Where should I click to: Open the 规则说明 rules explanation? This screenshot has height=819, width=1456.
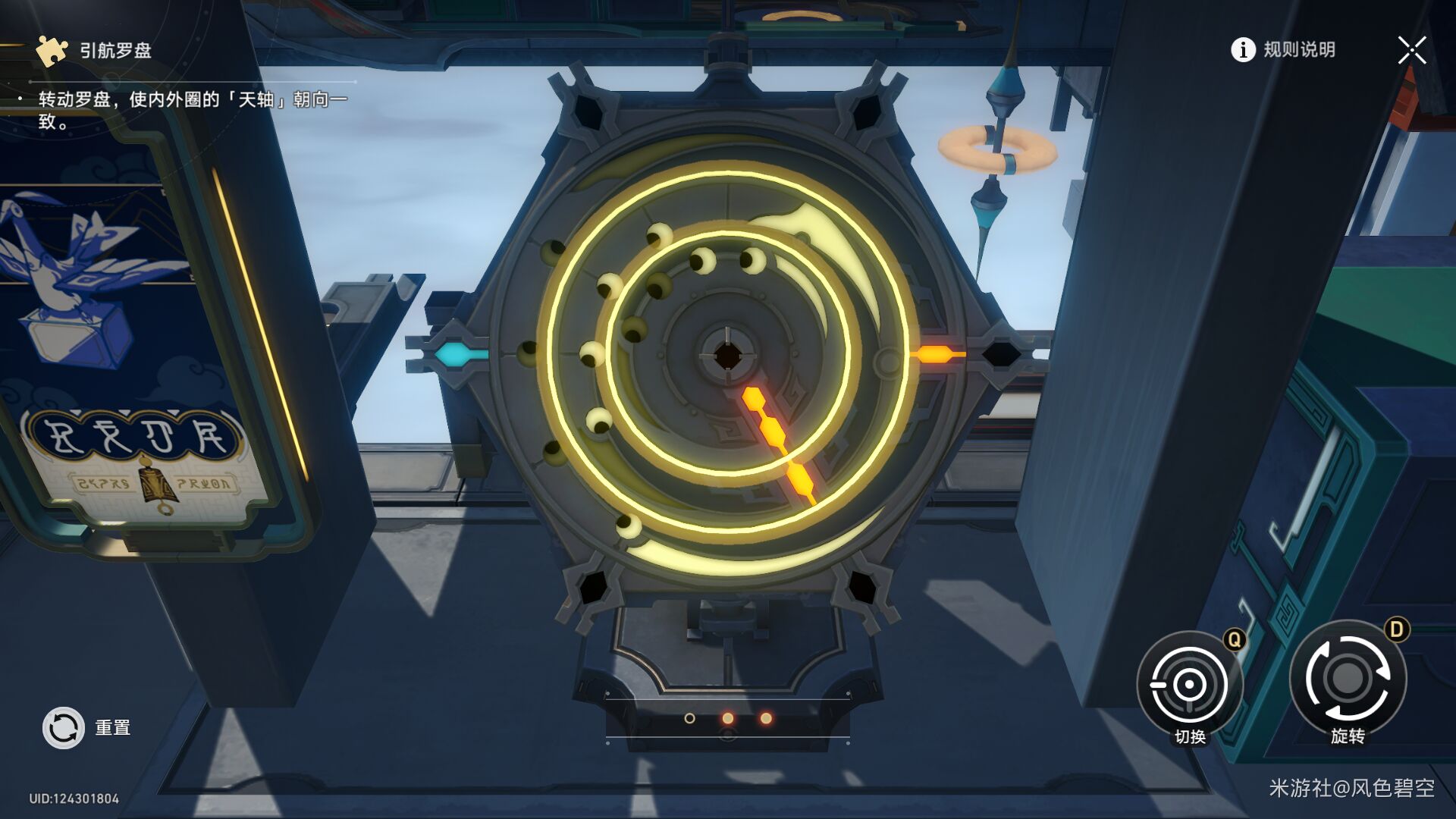point(1283,50)
